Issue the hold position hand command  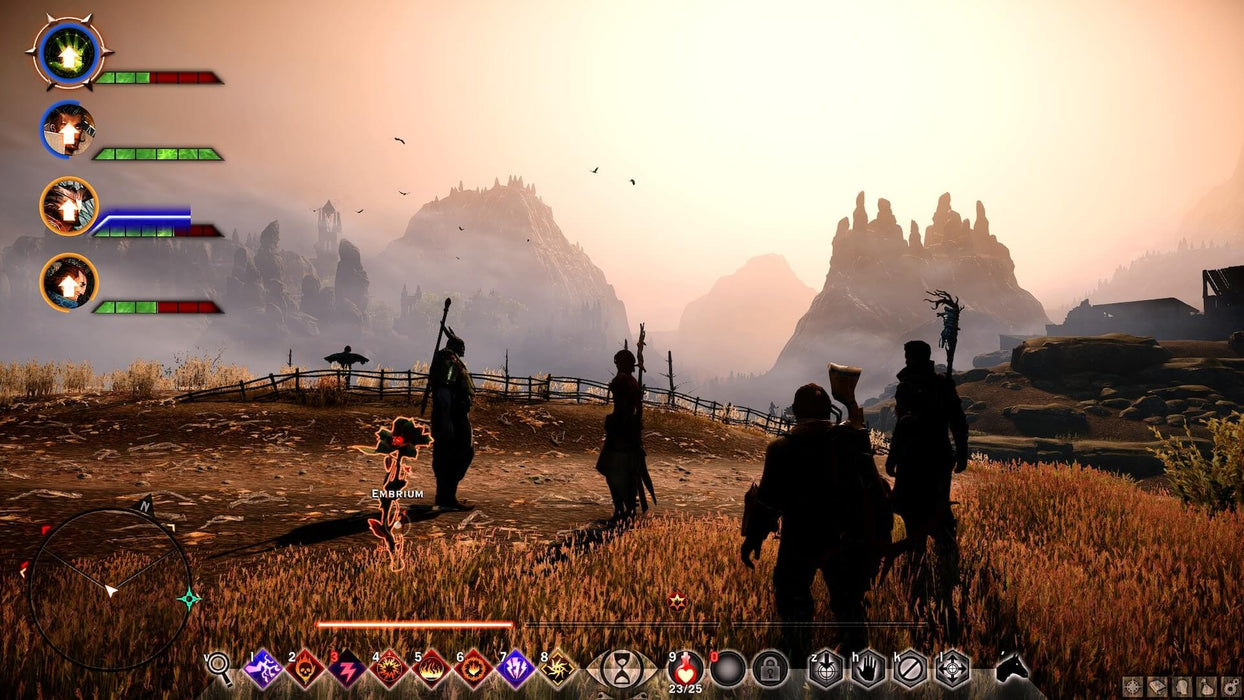pyautogui.click(x=868, y=668)
